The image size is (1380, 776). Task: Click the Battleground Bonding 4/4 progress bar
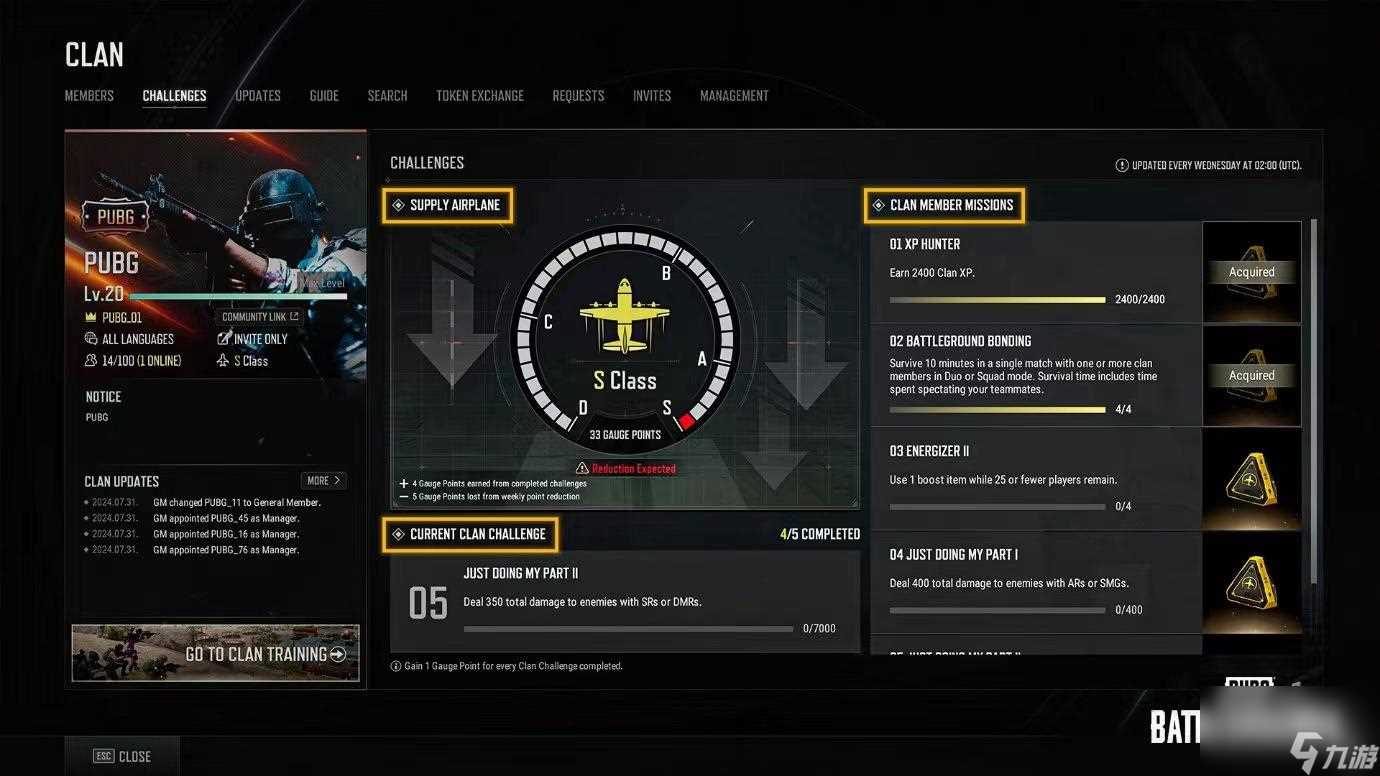[x=995, y=409]
